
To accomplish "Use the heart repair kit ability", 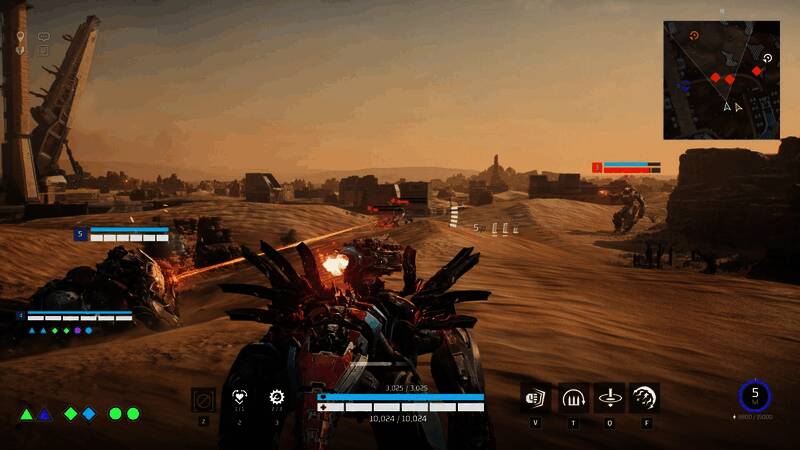I will pos(239,397).
